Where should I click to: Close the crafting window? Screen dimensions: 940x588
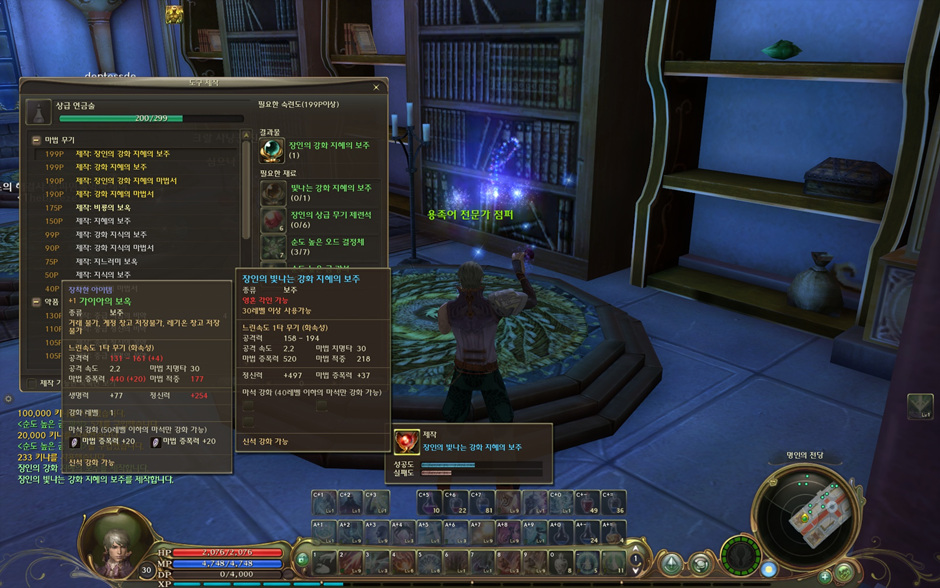(377, 87)
